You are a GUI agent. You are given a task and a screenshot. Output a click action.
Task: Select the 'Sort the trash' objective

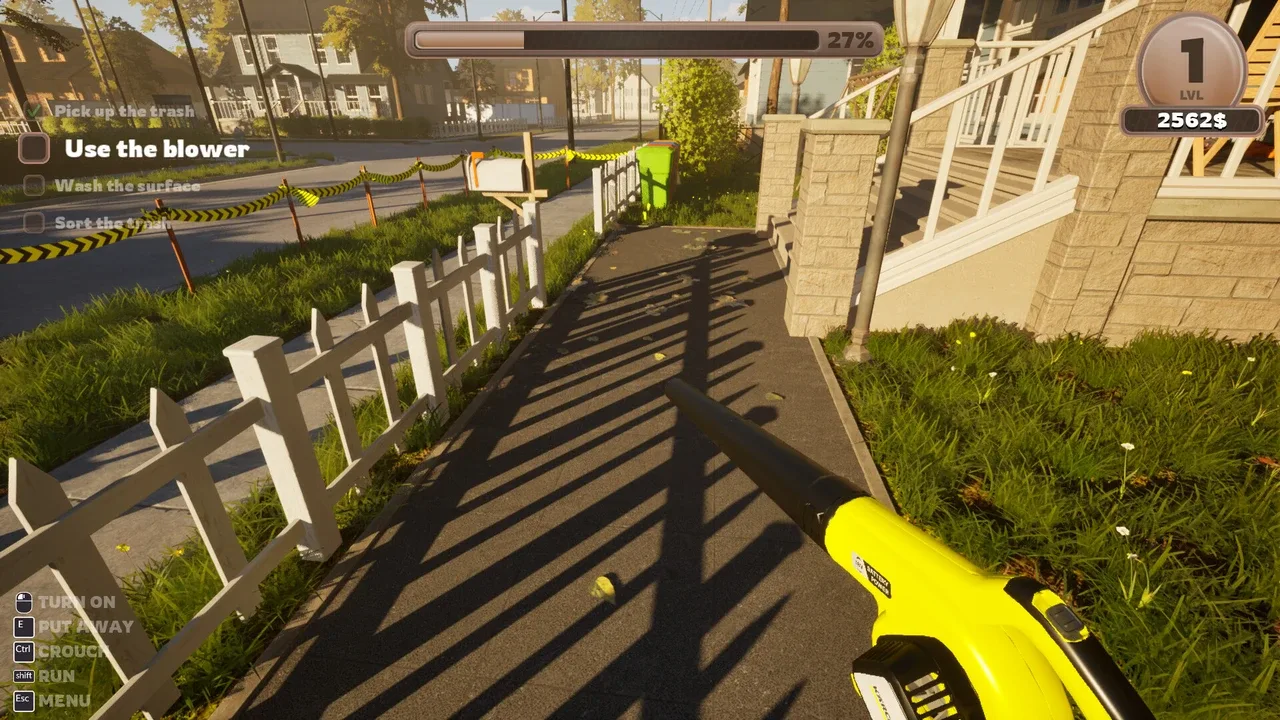point(110,223)
